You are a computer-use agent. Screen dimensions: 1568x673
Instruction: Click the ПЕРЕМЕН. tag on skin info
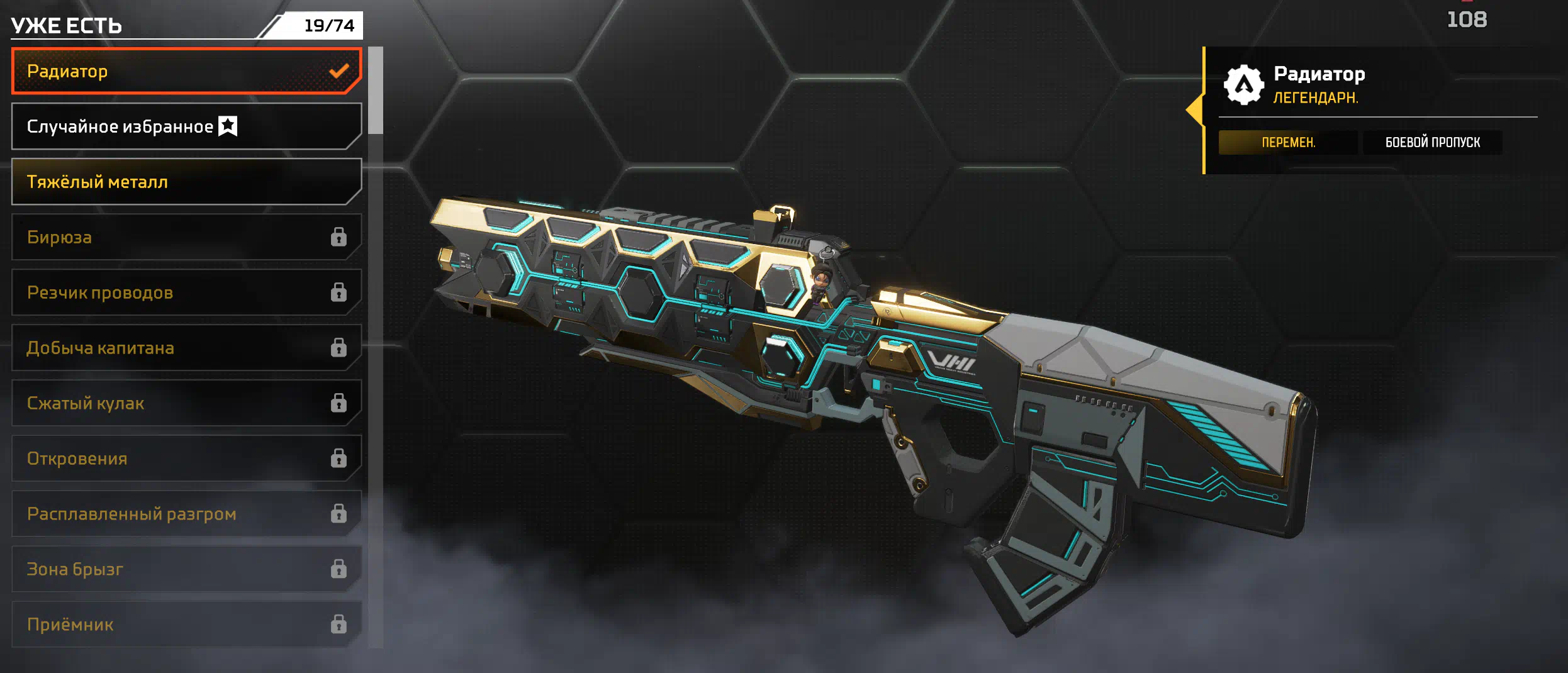[x=1287, y=142]
